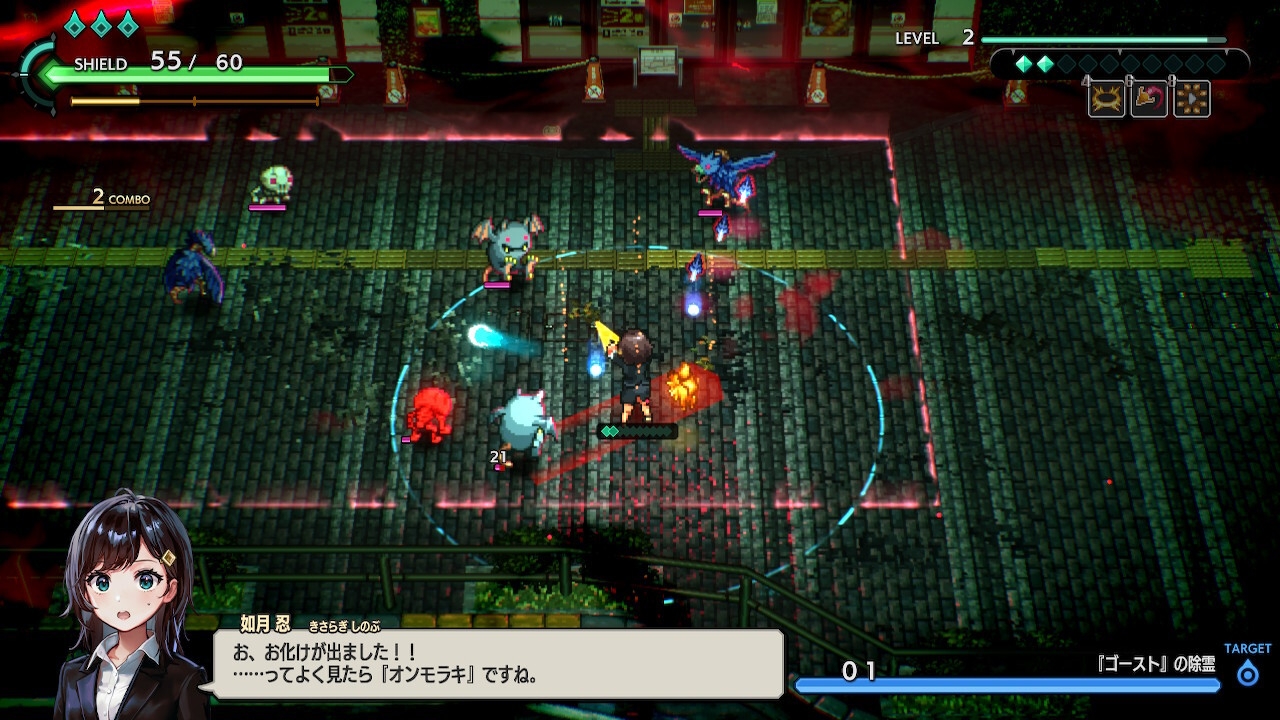This screenshot has height=720, width=1280.
Task: Select the skill bound to key 4
Action: [x=1104, y=98]
